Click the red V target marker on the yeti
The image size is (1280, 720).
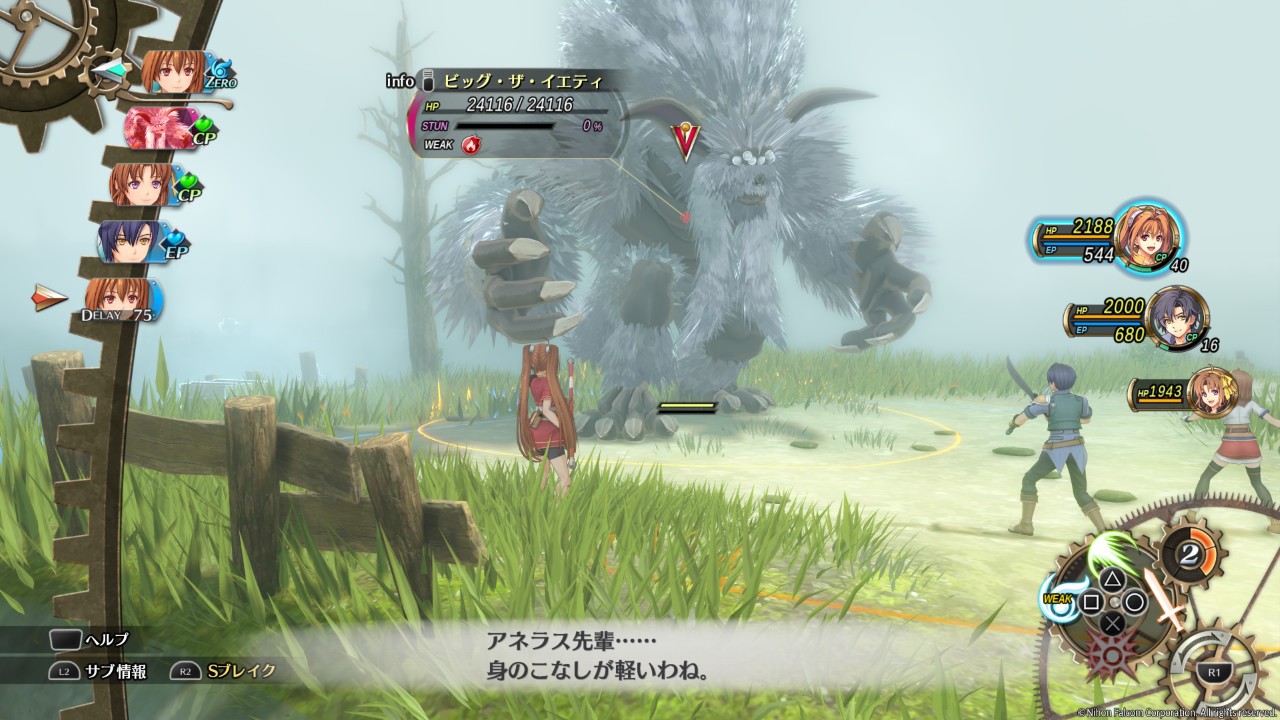tap(685, 141)
